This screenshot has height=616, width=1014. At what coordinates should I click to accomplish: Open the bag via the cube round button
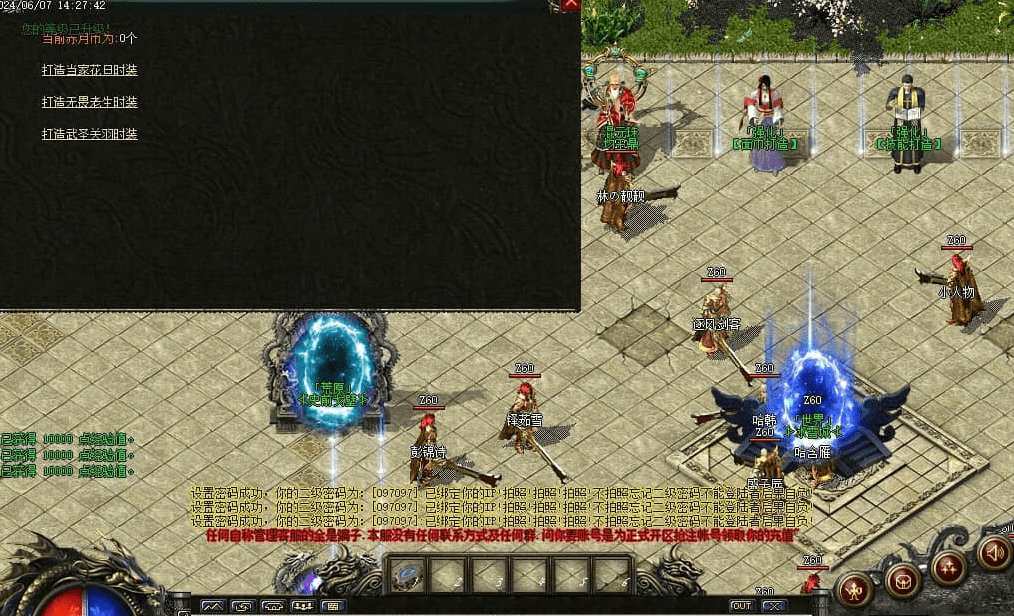903,579
